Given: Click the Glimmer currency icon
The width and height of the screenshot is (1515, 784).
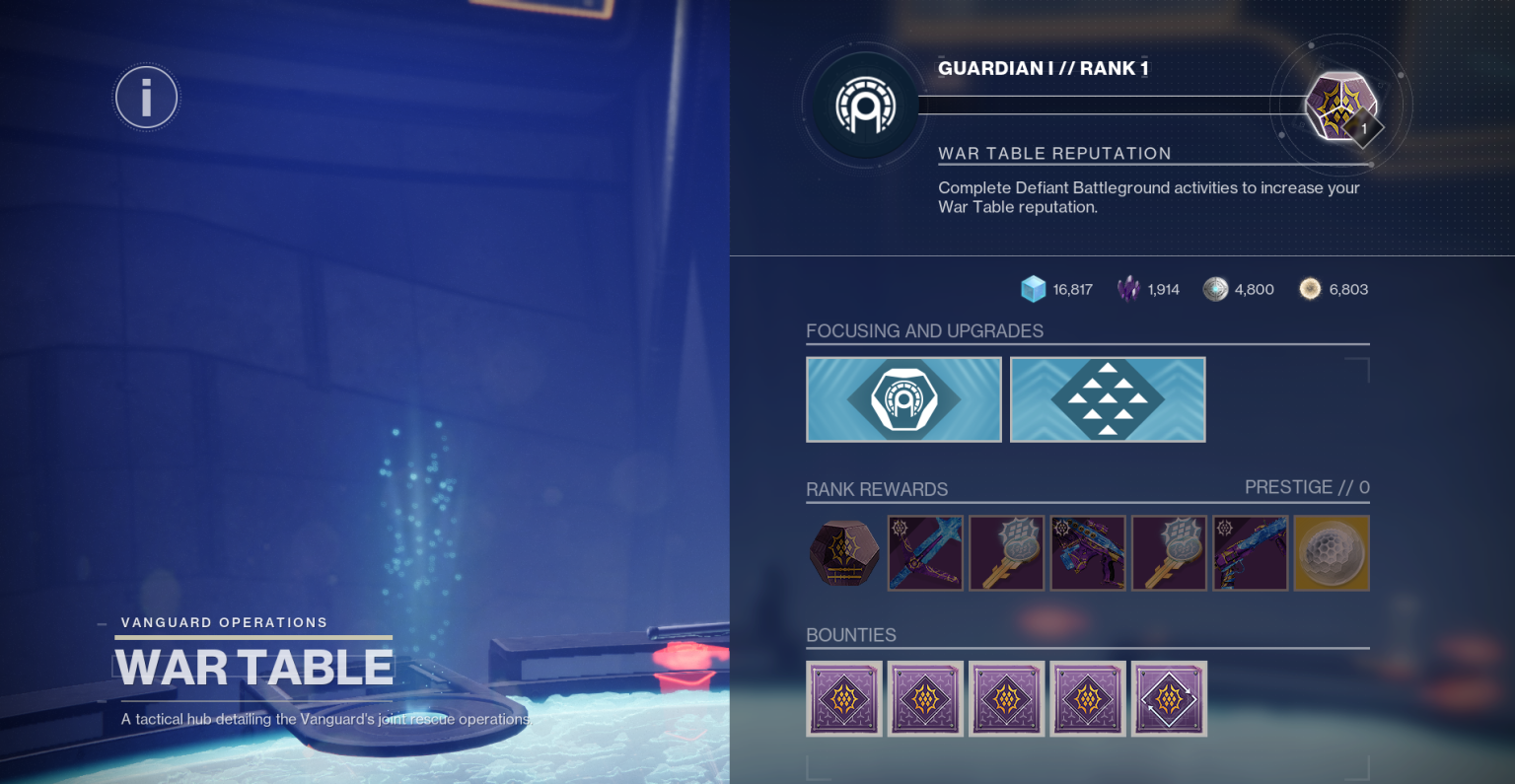Looking at the screenshot, I should (1032, 289).
